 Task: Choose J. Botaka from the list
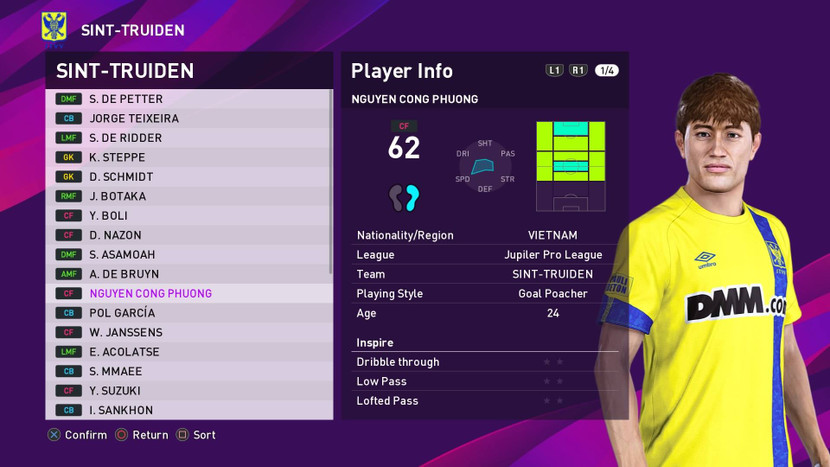(x=190, y=196)
